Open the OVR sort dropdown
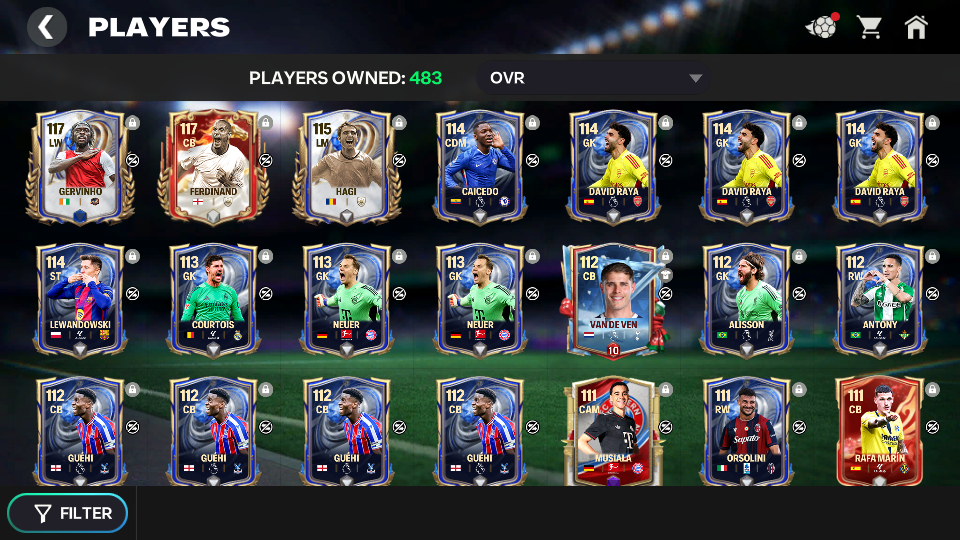960x540 pixels. click(595, 78)
